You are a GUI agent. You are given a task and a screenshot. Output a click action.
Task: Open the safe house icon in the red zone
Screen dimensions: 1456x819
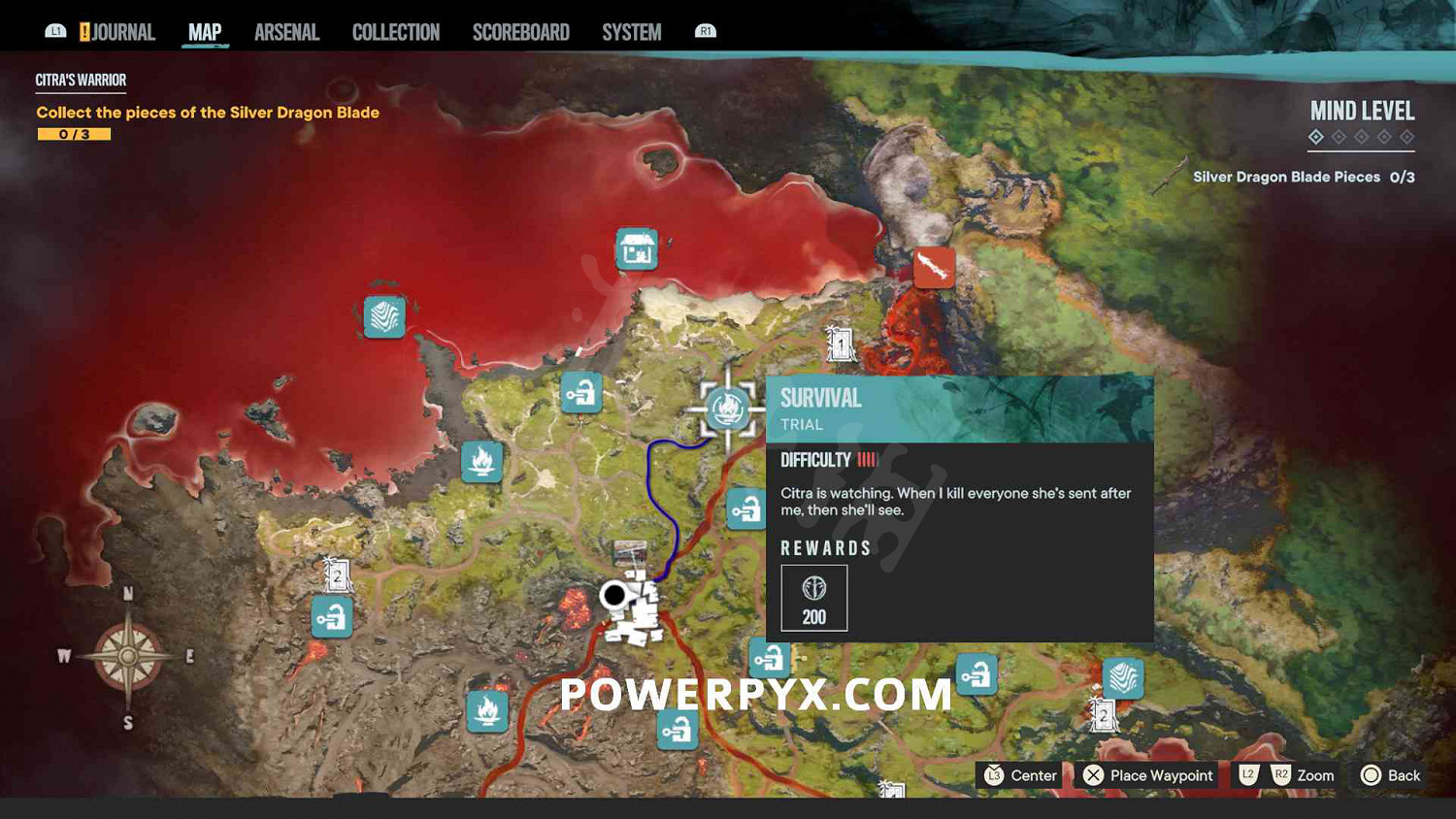636,248
